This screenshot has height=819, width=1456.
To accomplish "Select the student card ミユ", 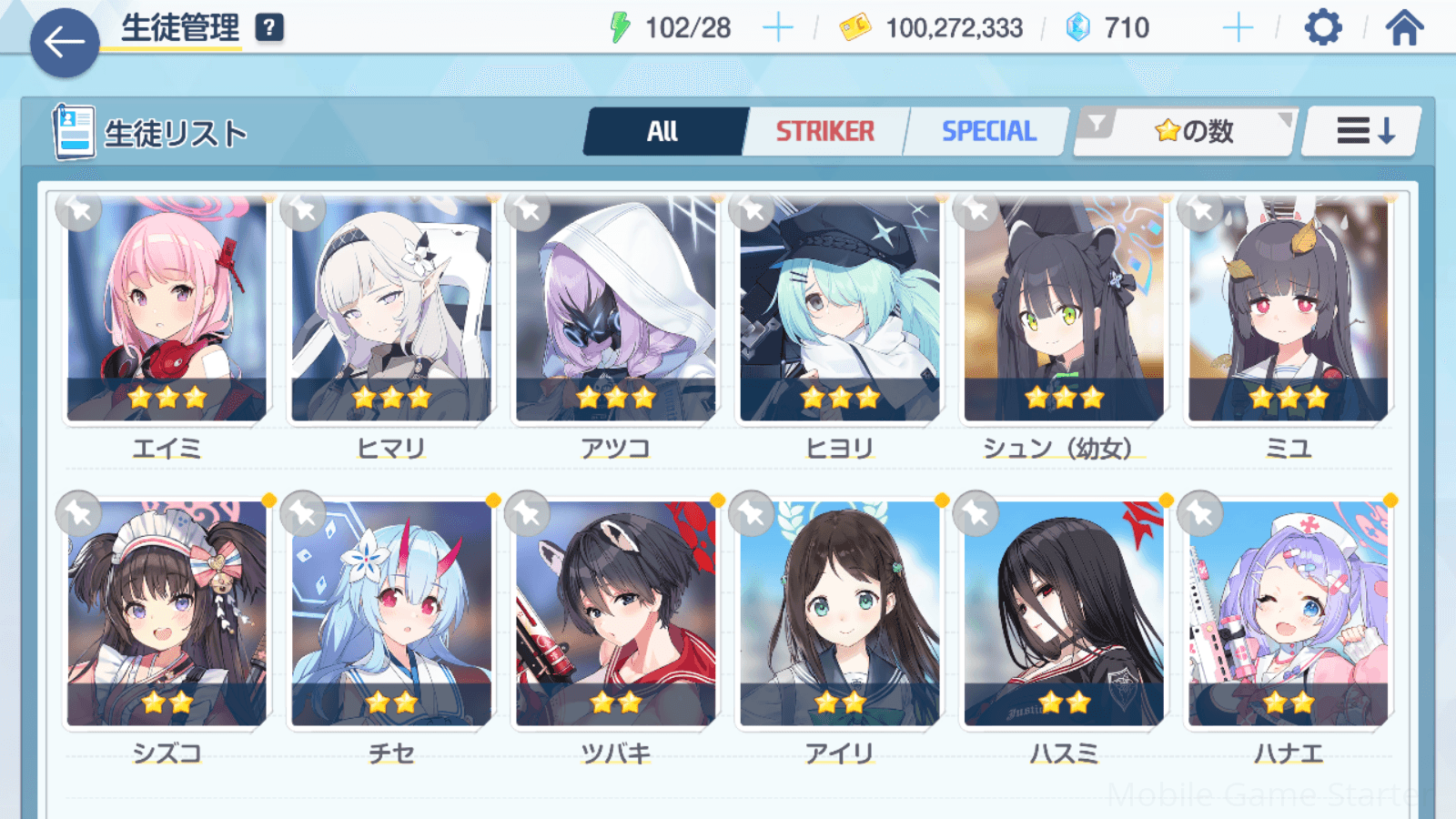I will [1288, 309].
